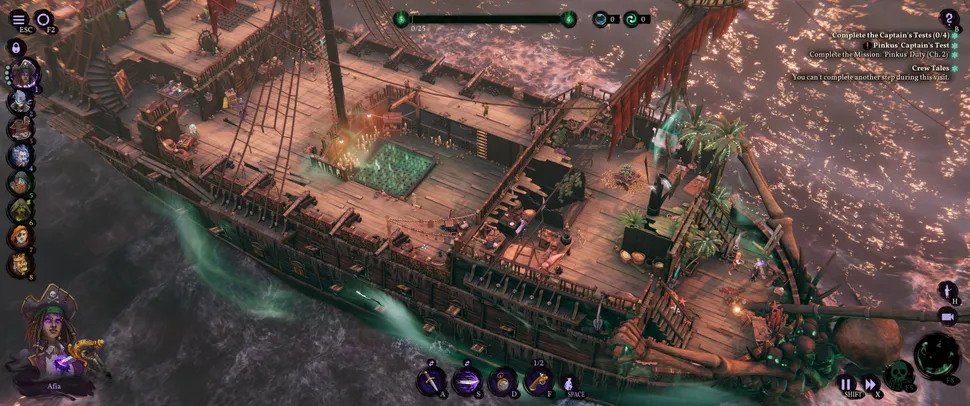Select the third crew member portrait in red
970x406 pixels.
20,128
